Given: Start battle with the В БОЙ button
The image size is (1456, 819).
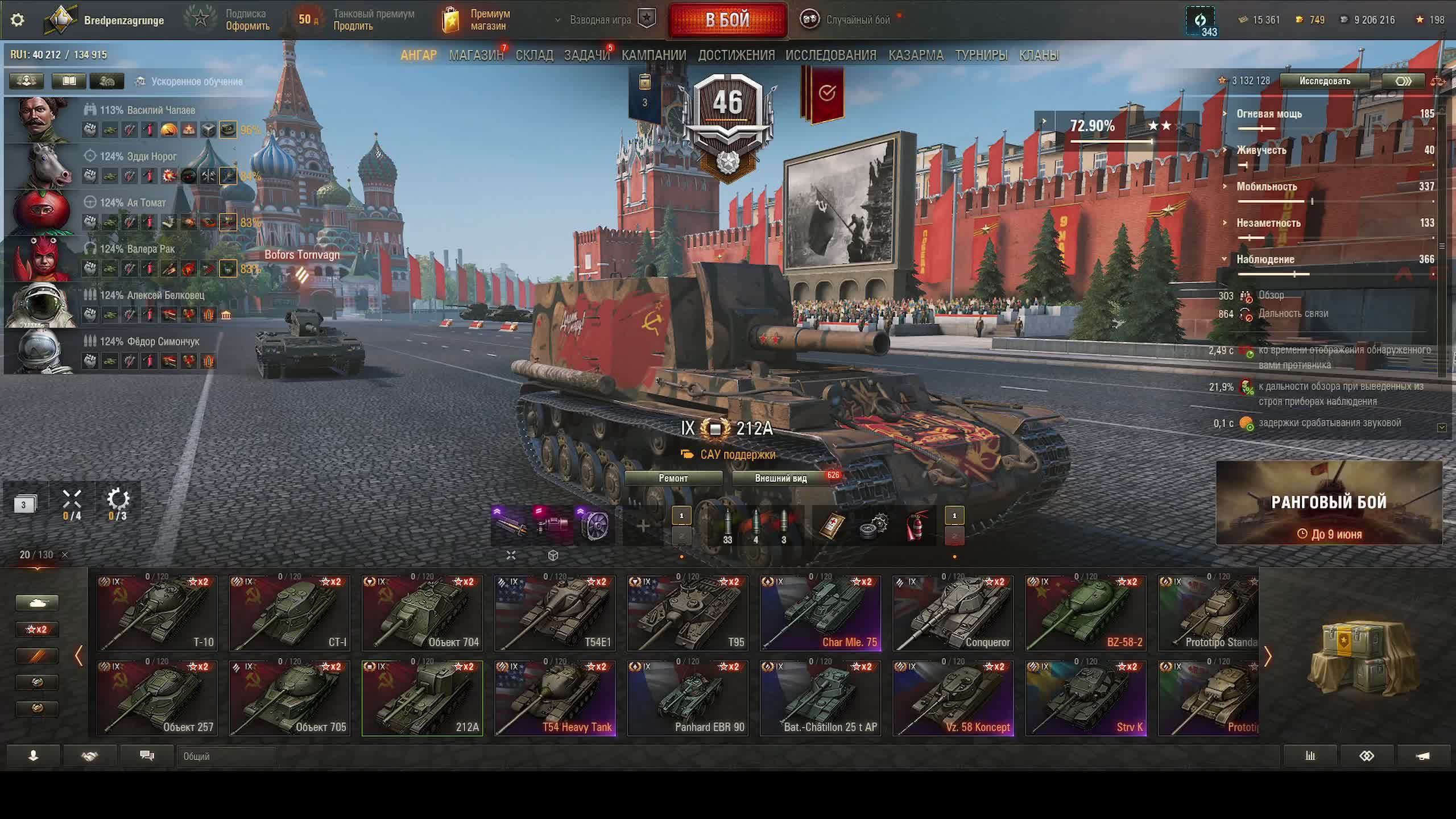Looking at the screenshot, I should [x=727, y=20].
